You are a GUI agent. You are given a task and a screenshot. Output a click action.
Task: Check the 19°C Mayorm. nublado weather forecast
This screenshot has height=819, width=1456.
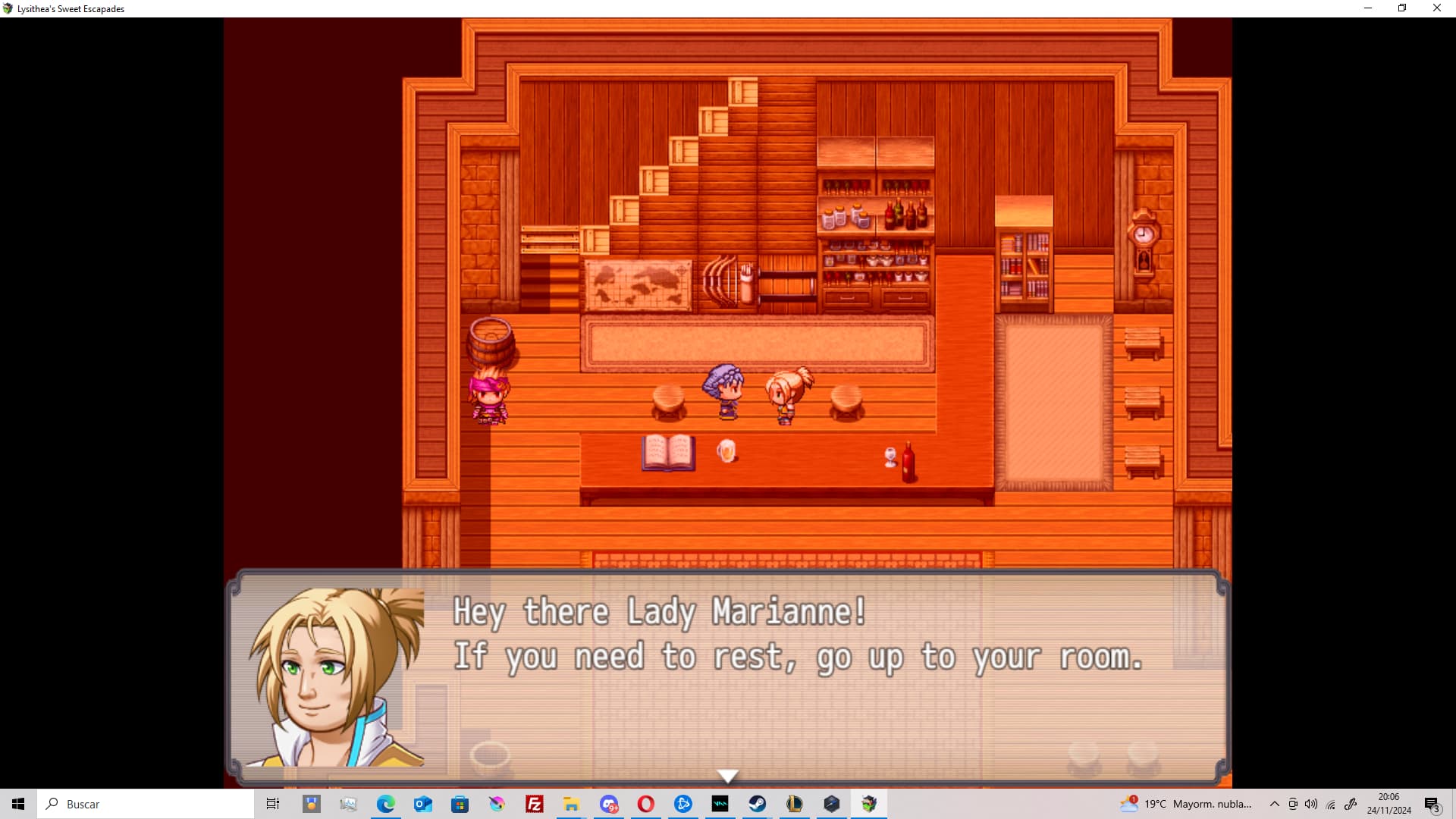tap(1187, 804)
